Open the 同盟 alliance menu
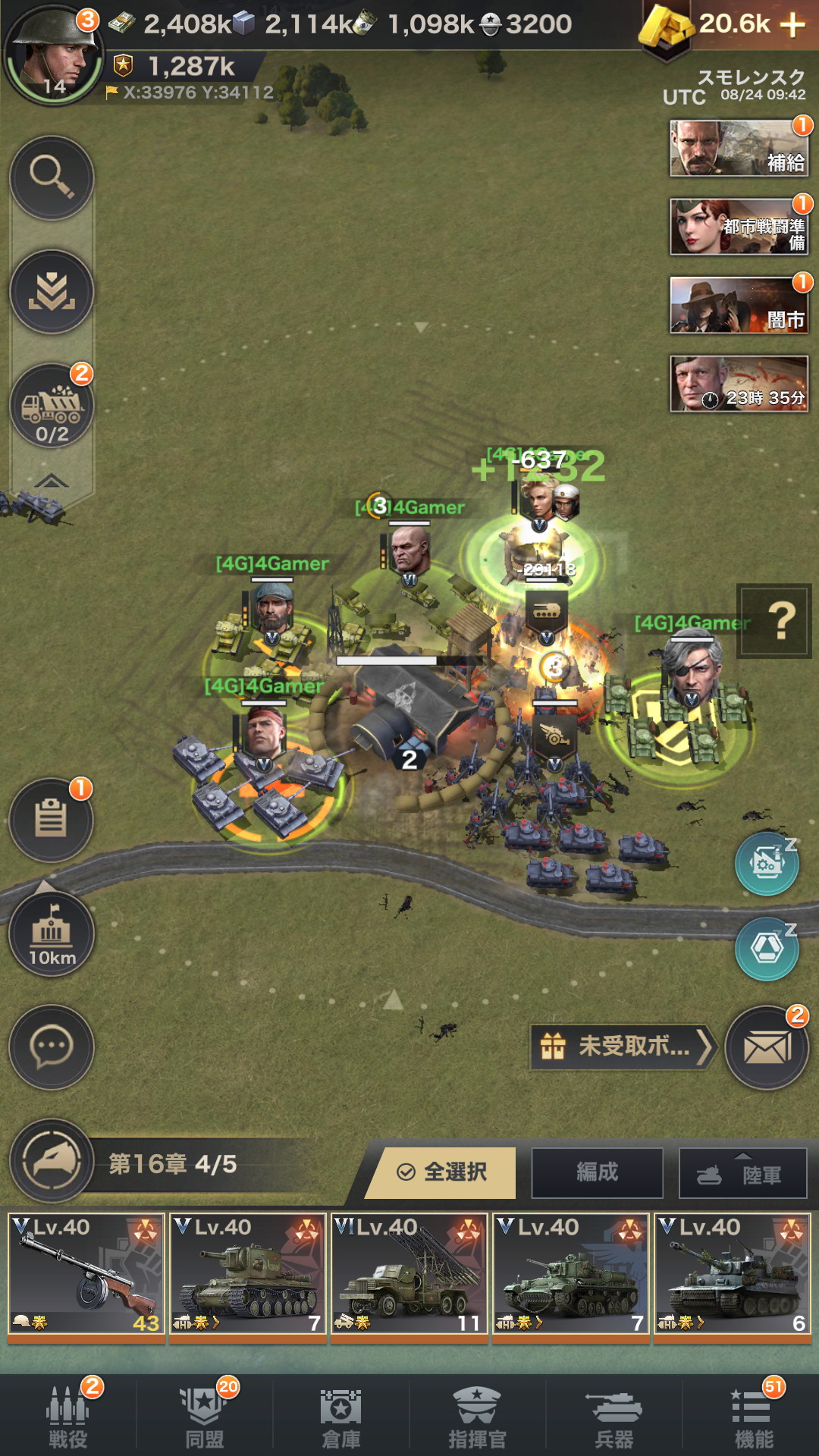The width and height of the screenshot is (819, 1456). (205, 1417)
